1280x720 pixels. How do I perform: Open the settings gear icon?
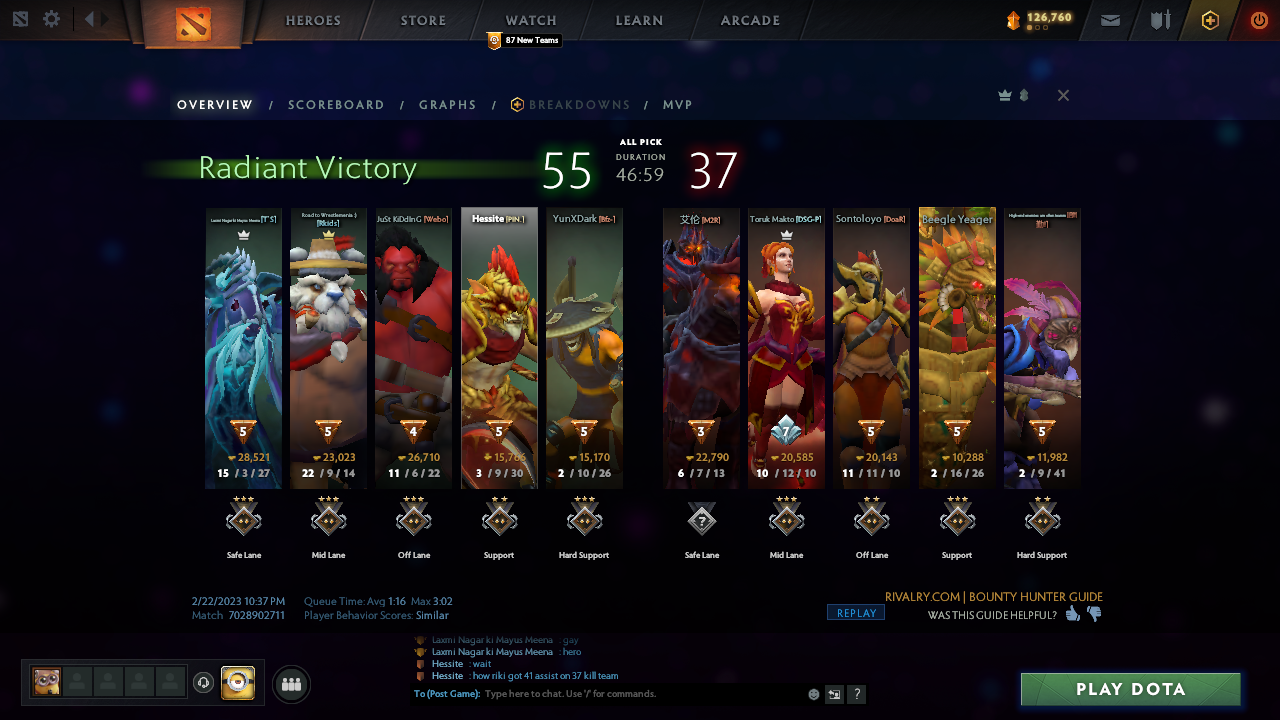click(x=53, y=18)
